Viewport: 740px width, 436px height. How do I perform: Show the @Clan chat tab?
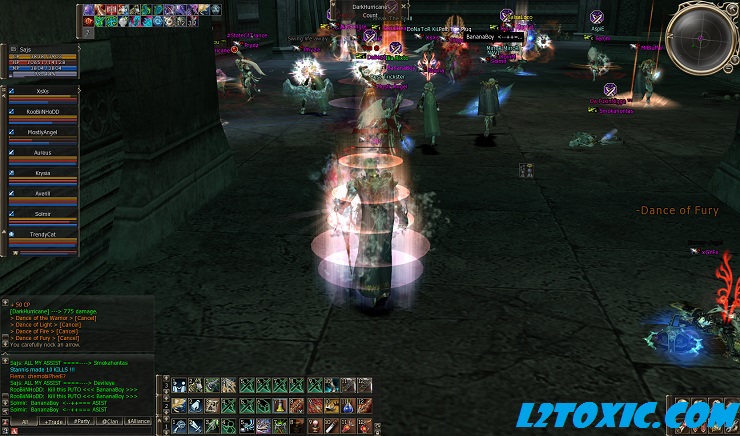110,423
